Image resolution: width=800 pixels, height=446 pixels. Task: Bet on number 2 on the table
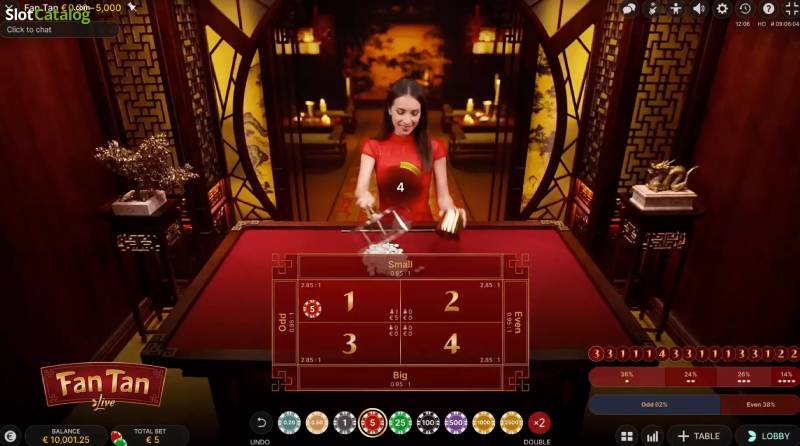click(x=451, y=301)
